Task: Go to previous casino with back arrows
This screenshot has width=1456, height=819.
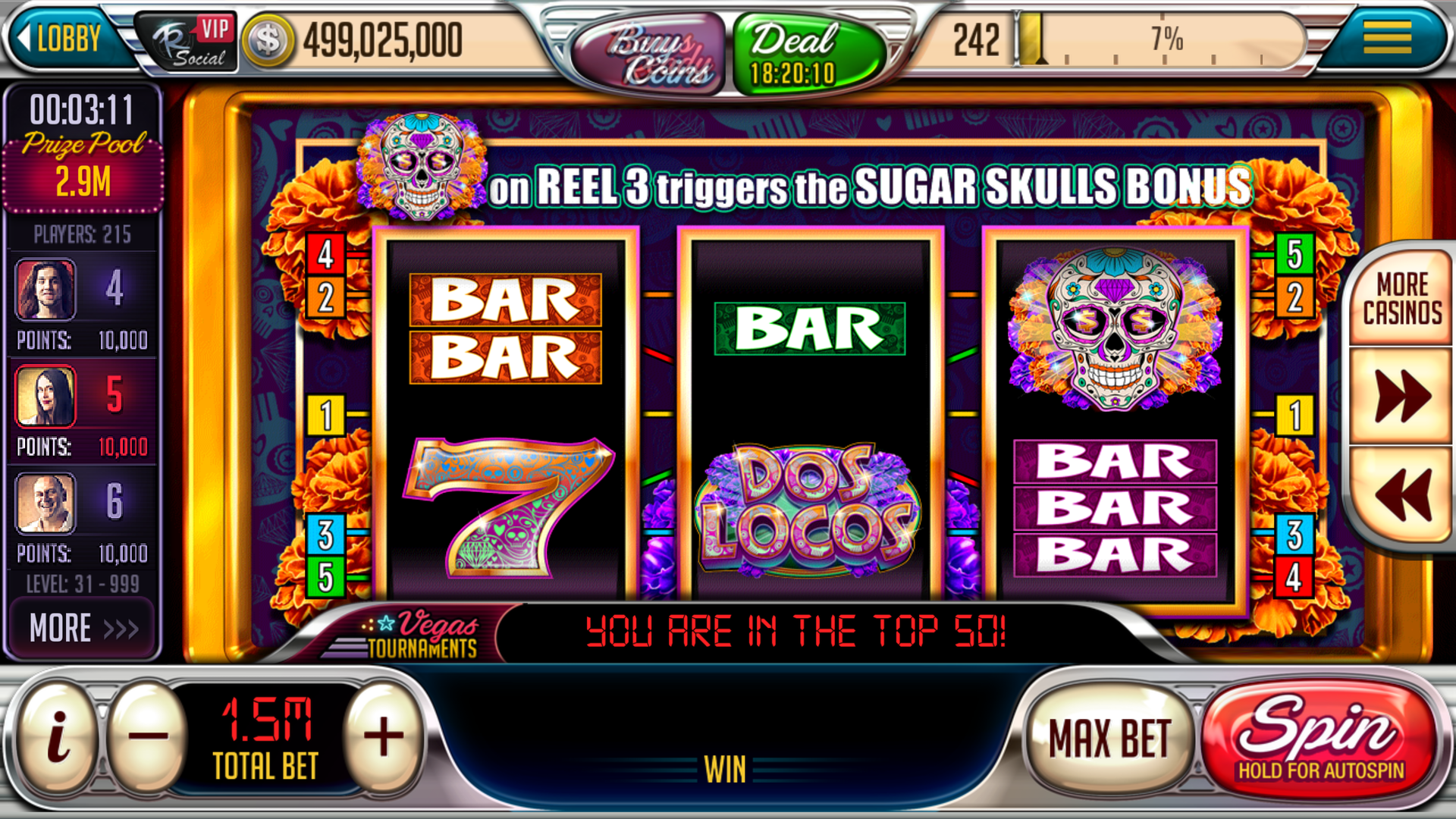Action: 1401,494
